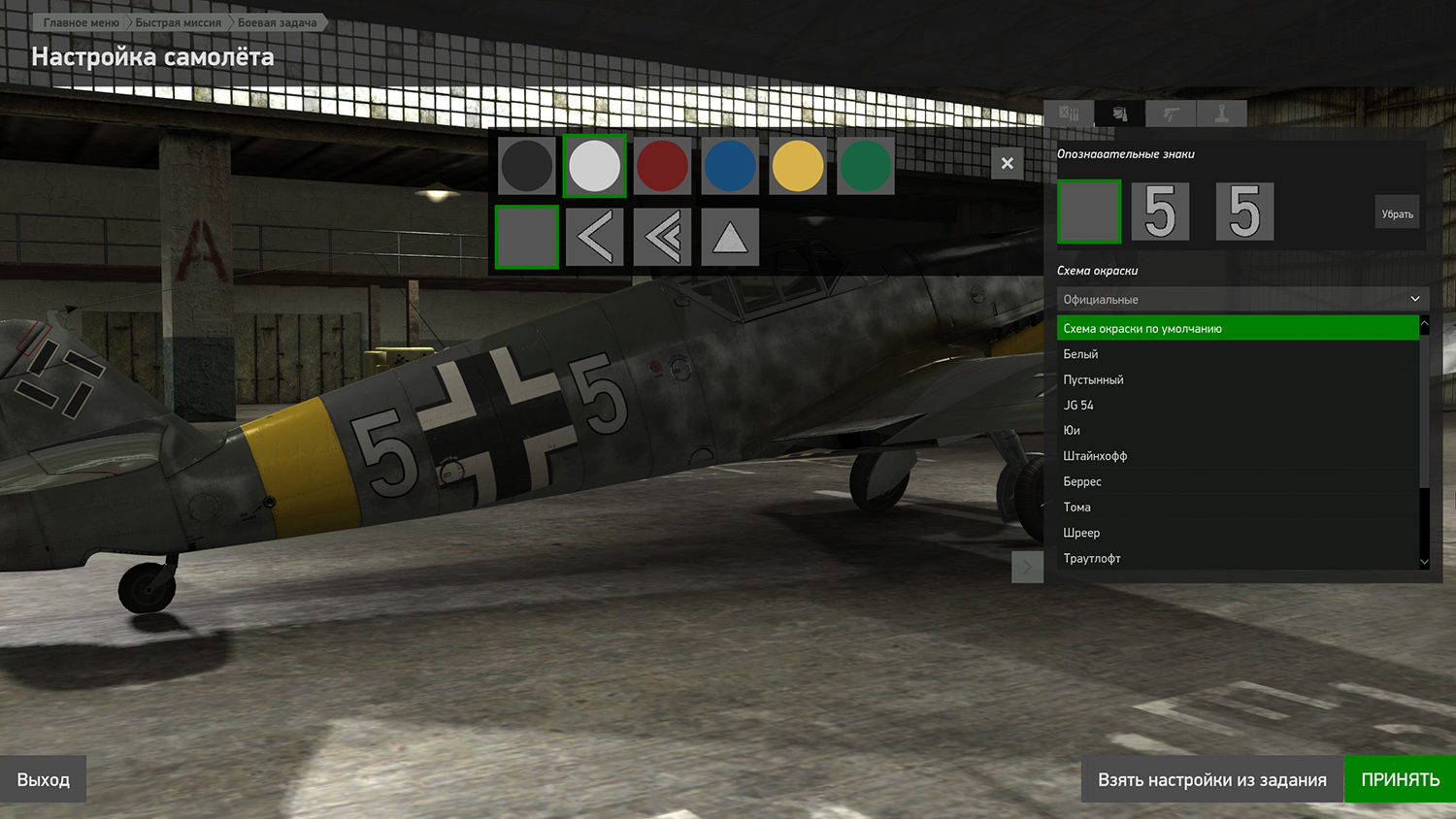Go to Главное меню breadcrumb
The height and width of the screenshot is (819, 1456).
click(81, 22)
